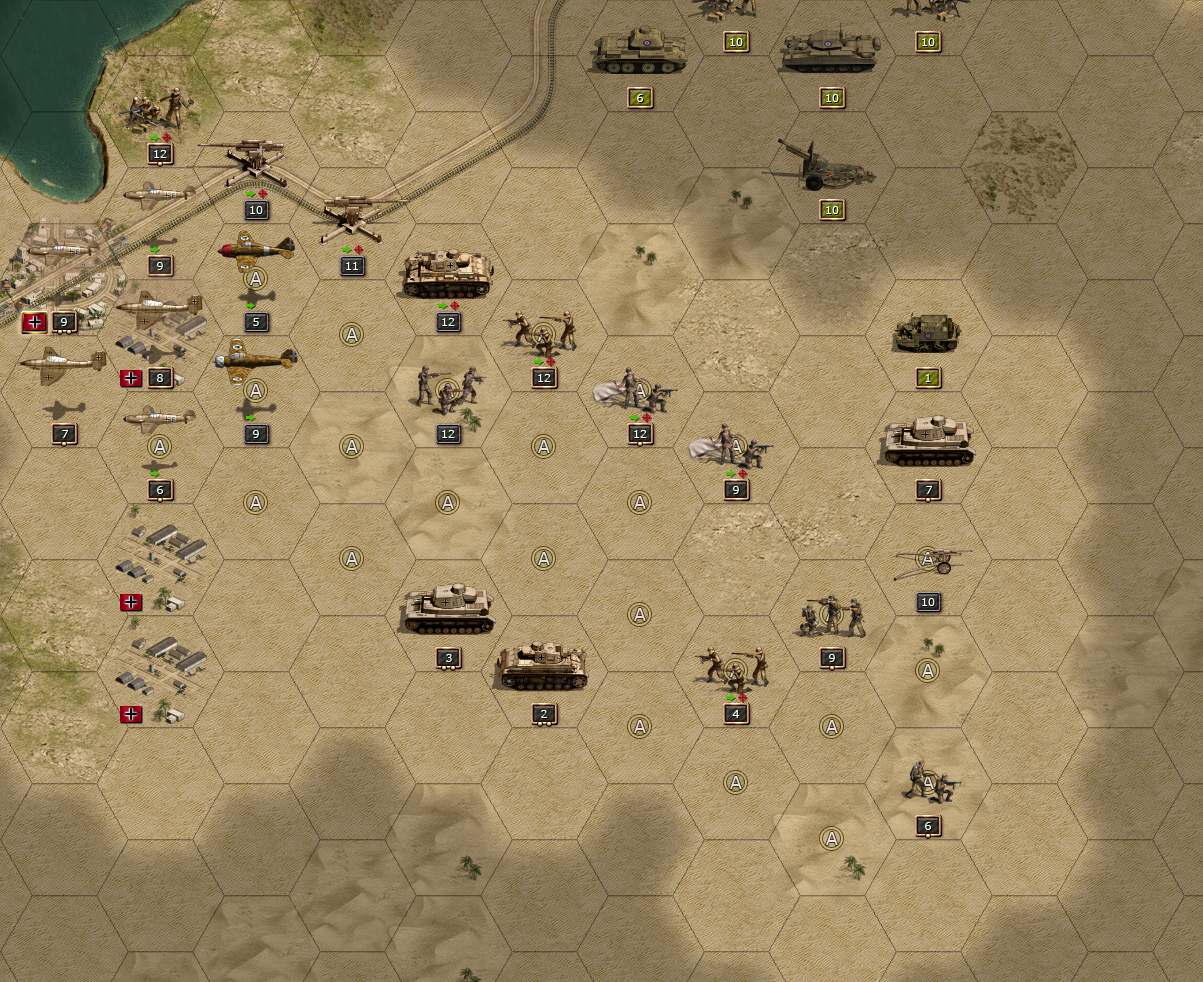Select the German infantry with strength 6
Screen dimensions: 1203x982
[x=929, y=780]
